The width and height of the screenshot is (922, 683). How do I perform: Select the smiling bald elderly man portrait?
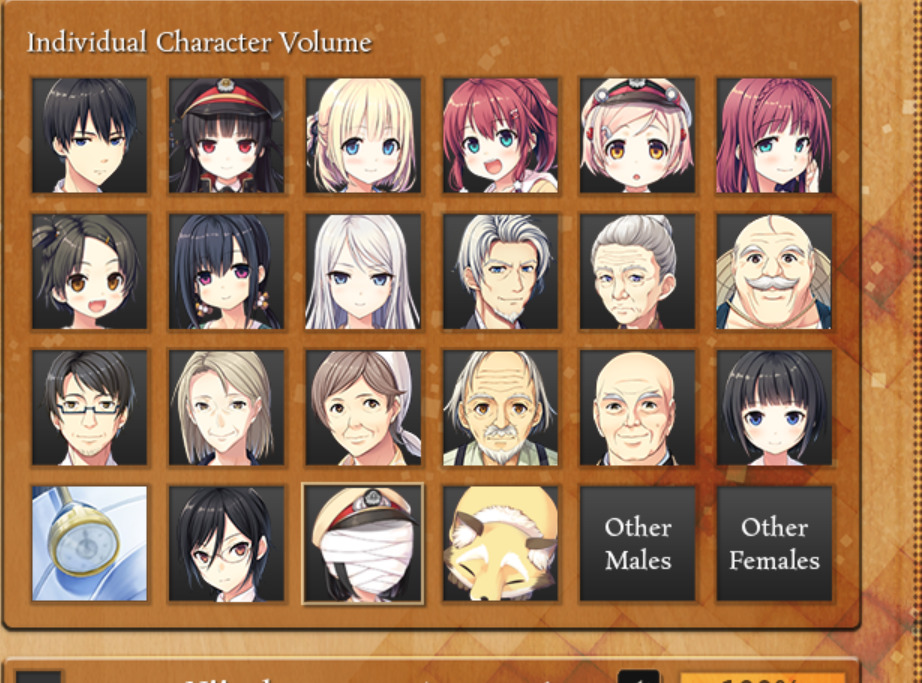[x=637, y=407]
